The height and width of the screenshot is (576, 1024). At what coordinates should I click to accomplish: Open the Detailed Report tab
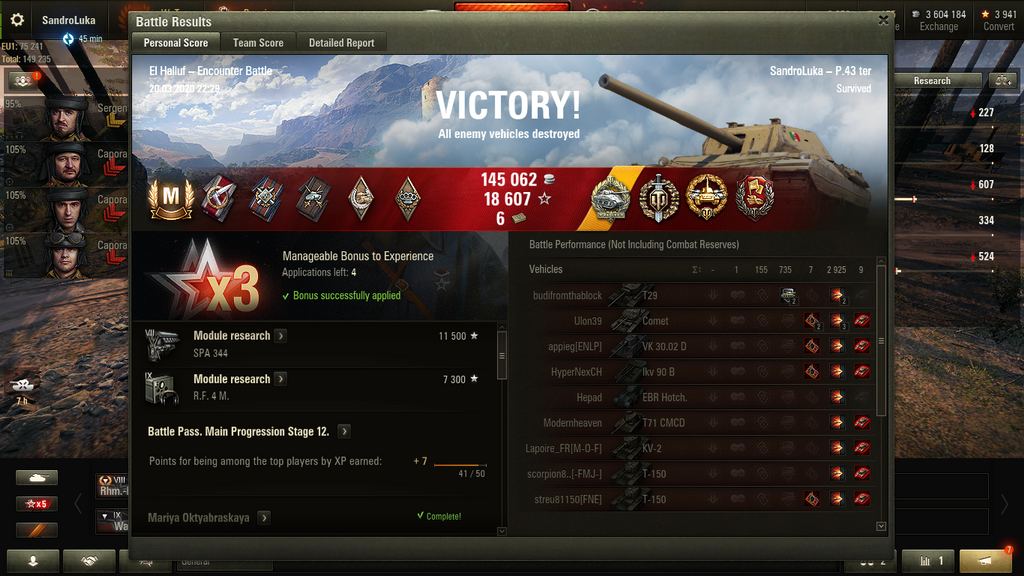coord(341,43)
